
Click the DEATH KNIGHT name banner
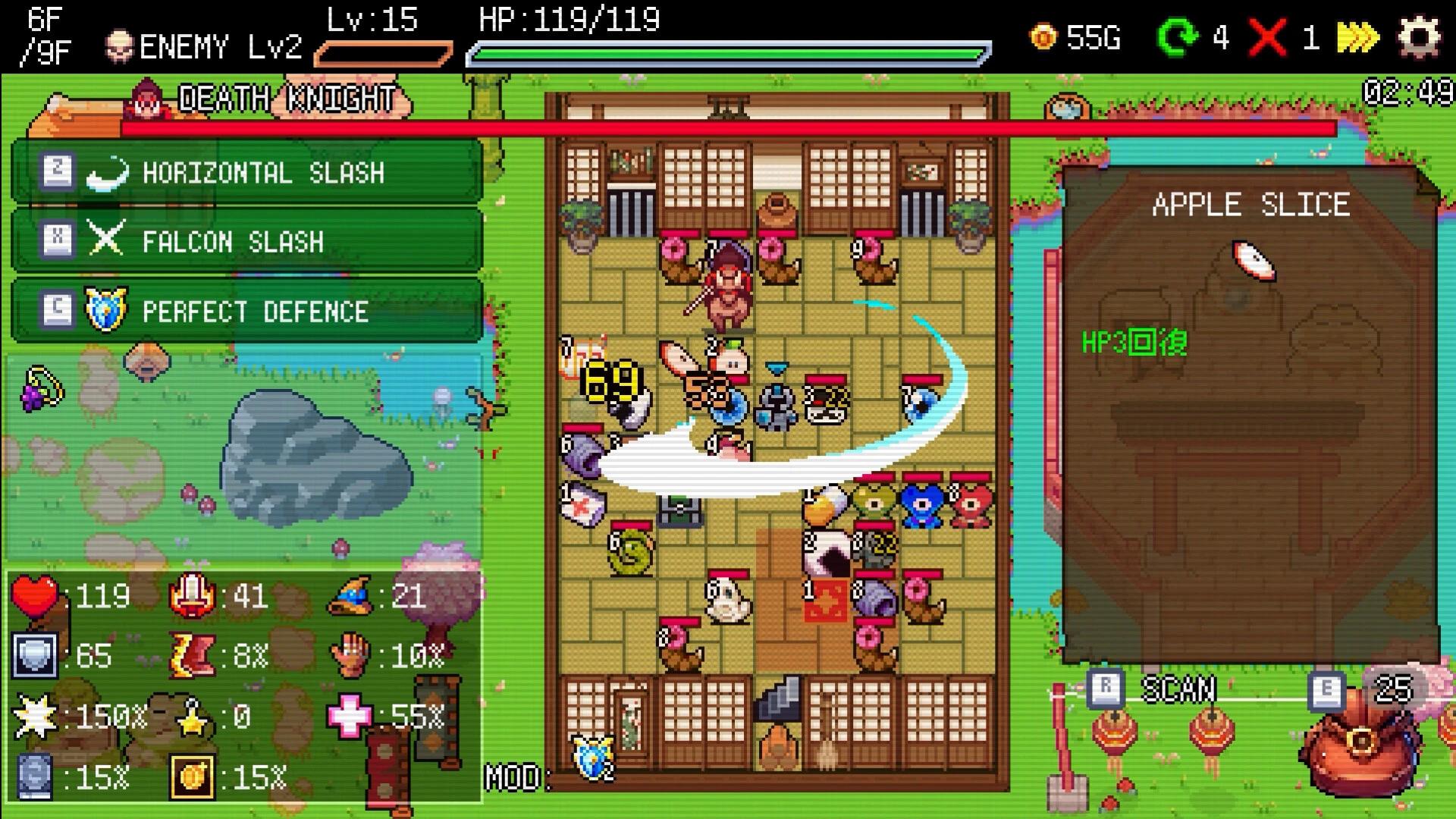(284, 97)
